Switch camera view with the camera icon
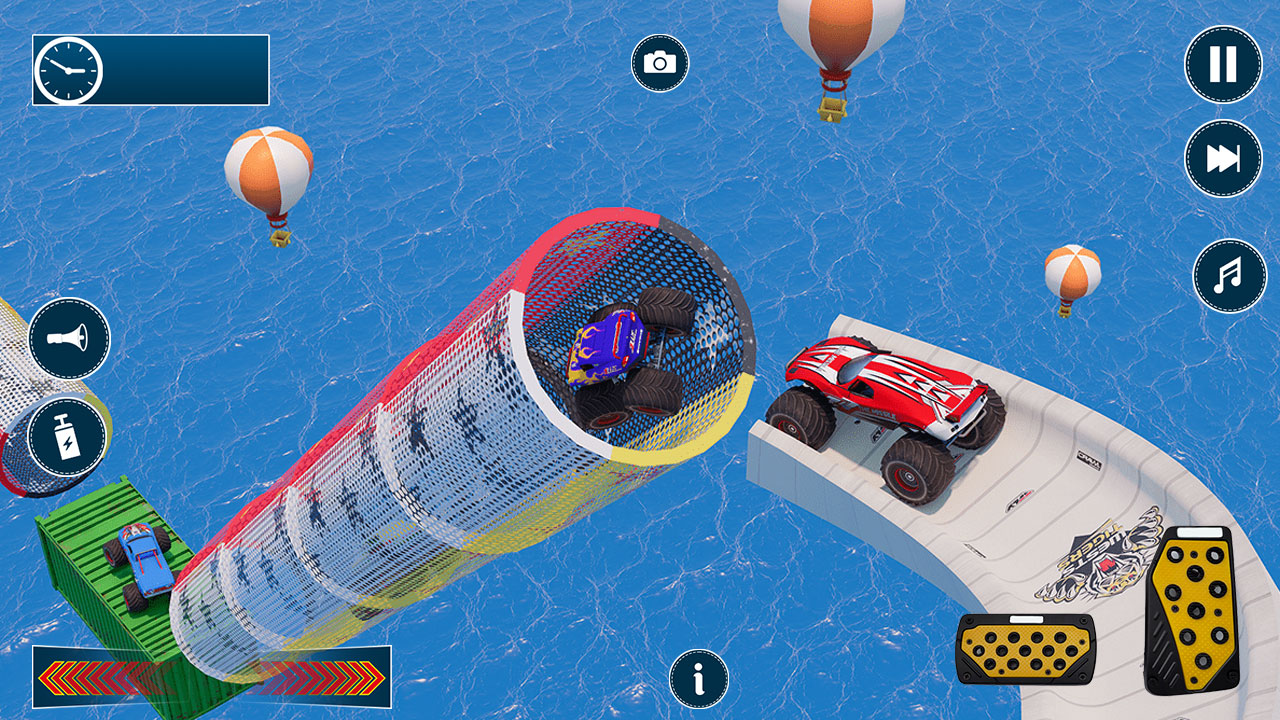The height and width of the screenshot is (720, 1280). tap(660, 64)
